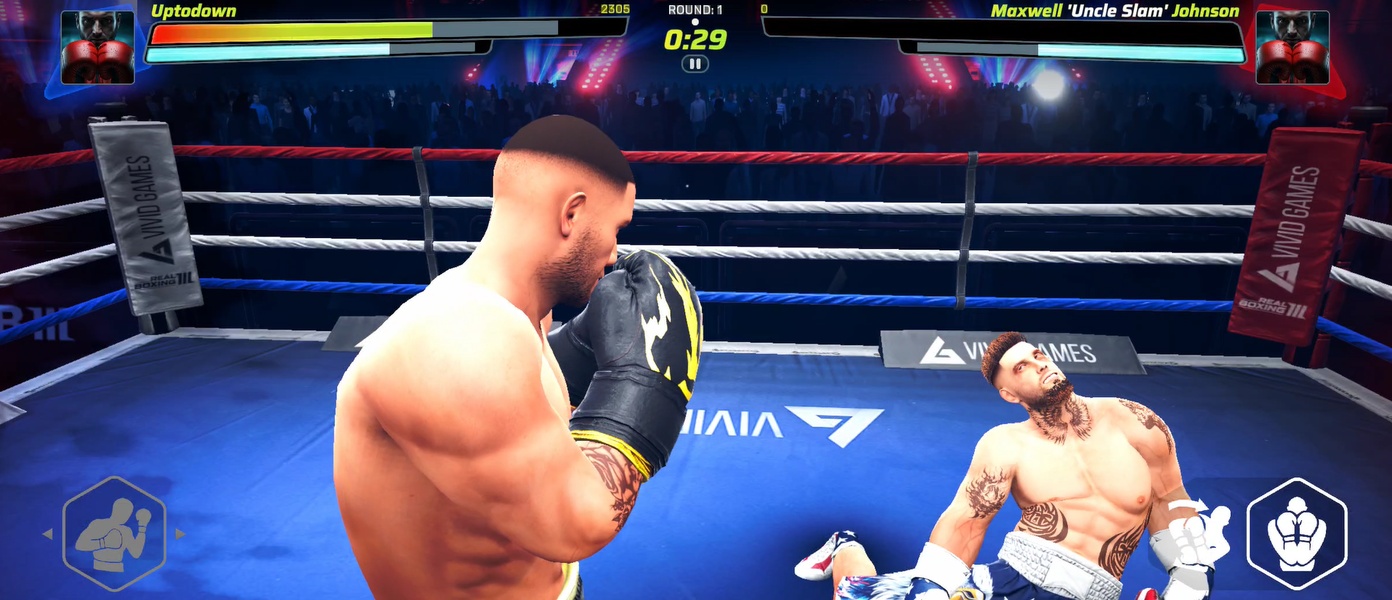
Task: Pause the match with the pause button
Action: [x=694, y=64]
